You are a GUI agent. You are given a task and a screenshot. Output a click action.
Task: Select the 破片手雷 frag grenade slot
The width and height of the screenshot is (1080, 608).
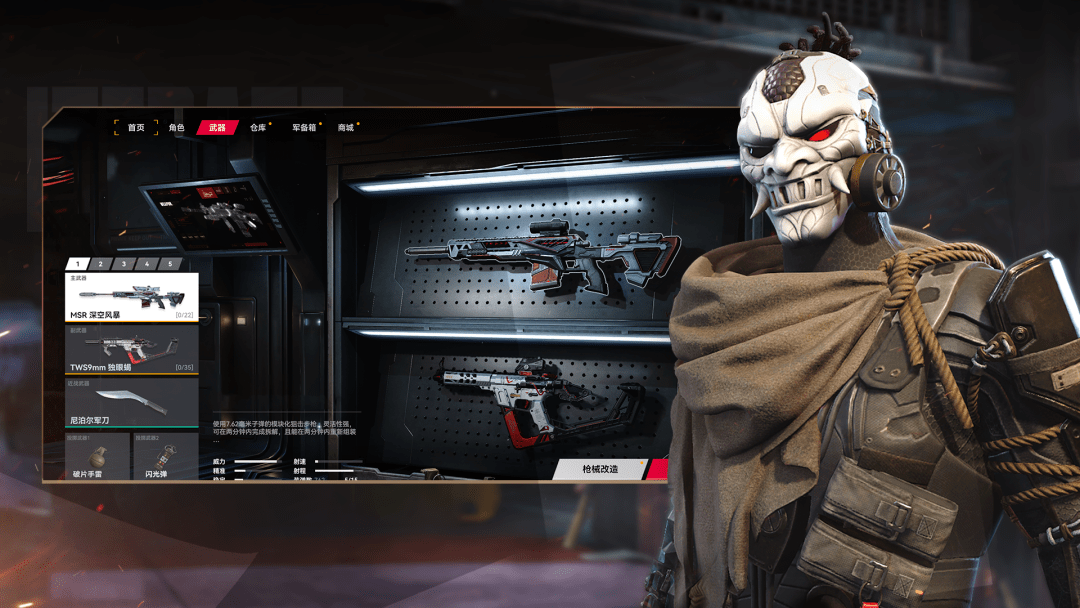point(97,456)
